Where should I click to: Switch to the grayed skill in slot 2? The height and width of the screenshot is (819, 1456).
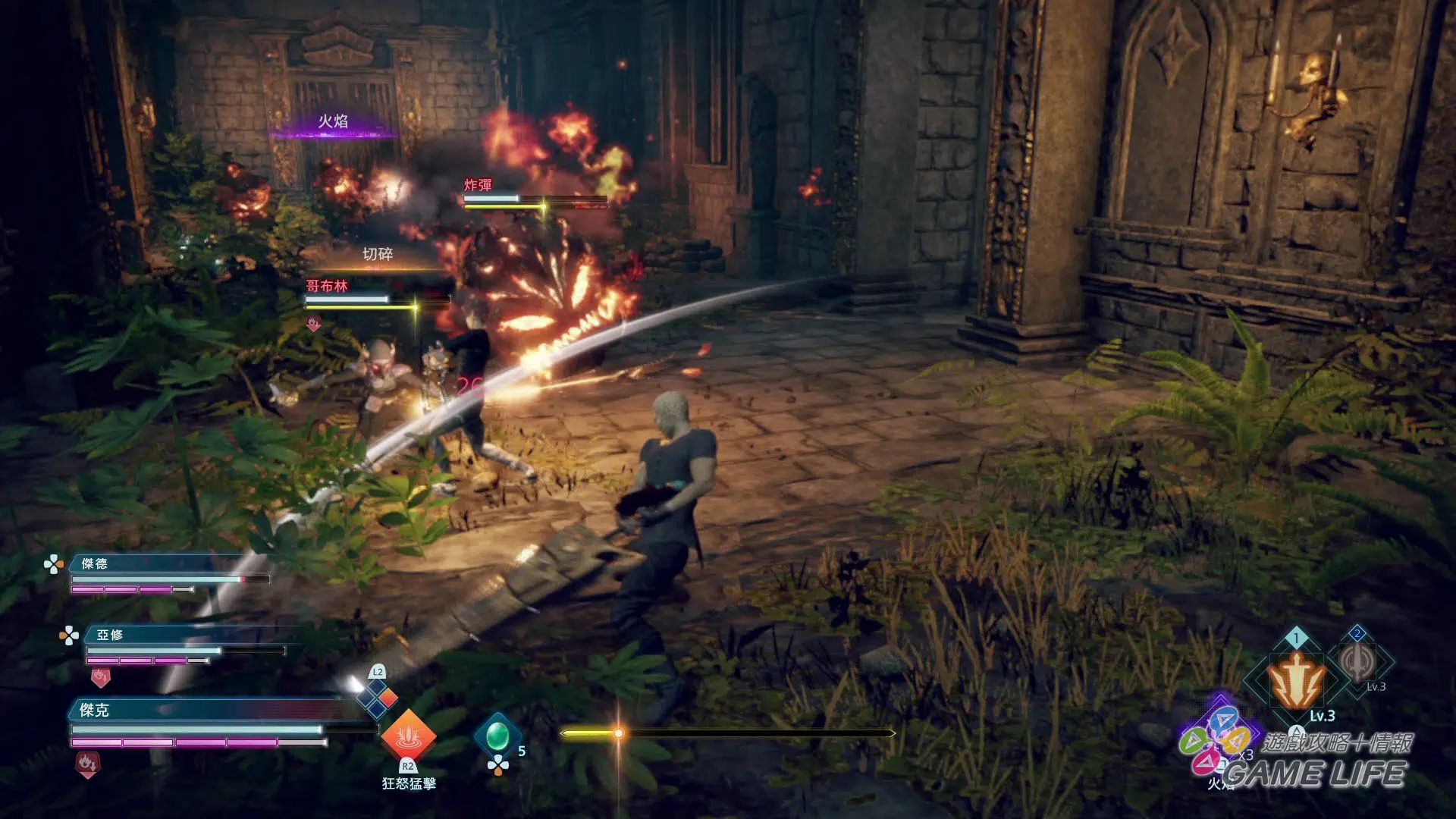click(1357, 661)
